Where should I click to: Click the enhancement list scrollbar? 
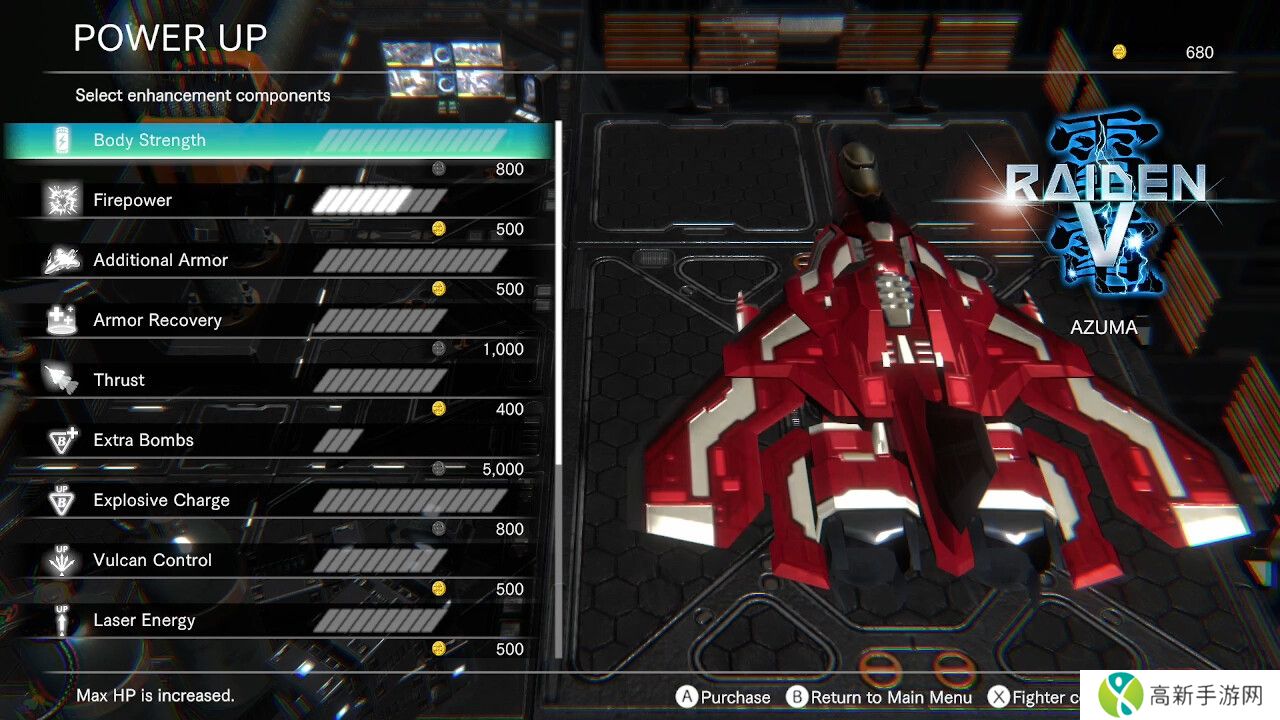pyautogui.click(x=558, y=300)
